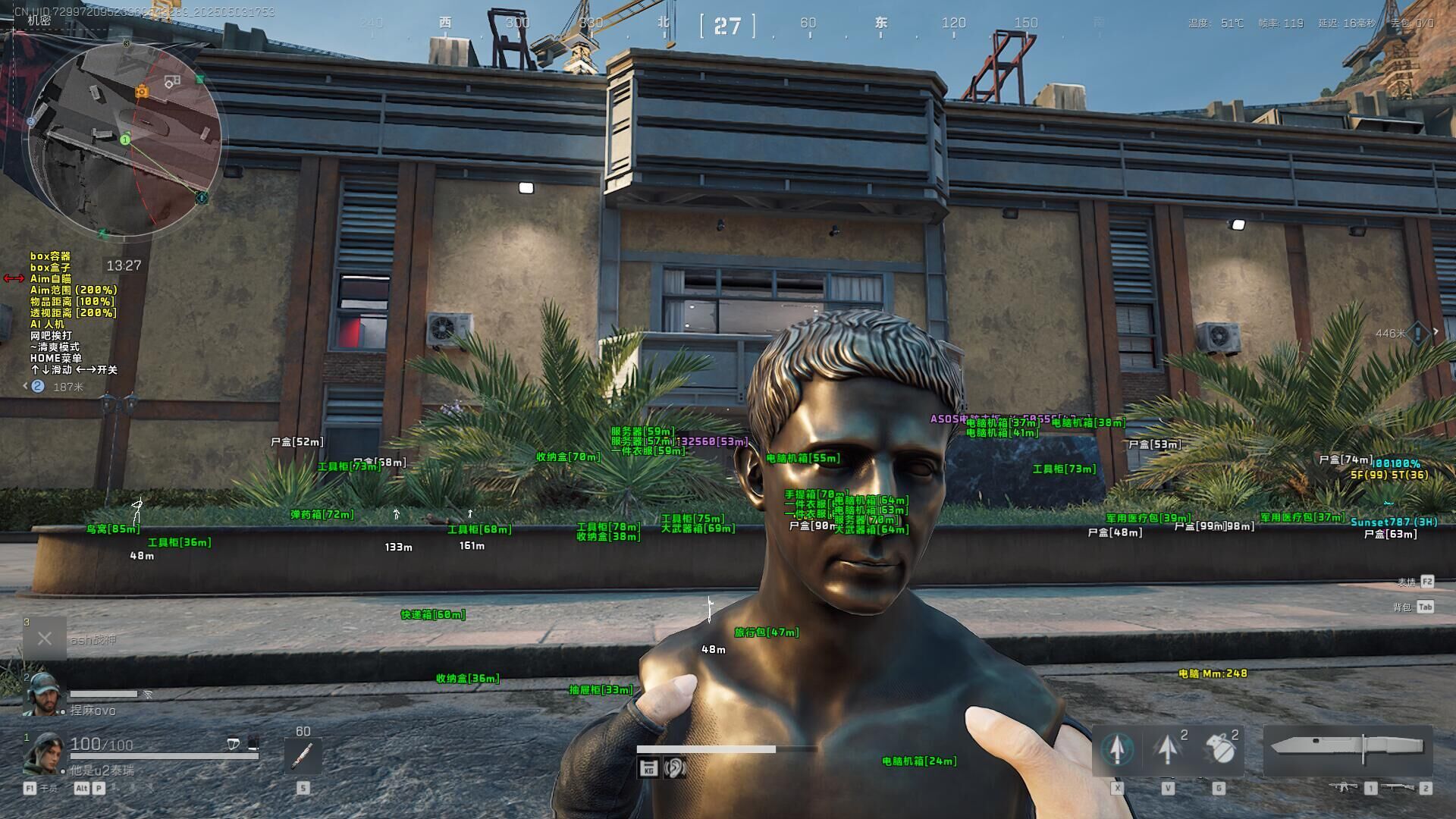Choose the consumable item slot showing 60
This screenshot has height=819, width=1456.
pos(303,755)
